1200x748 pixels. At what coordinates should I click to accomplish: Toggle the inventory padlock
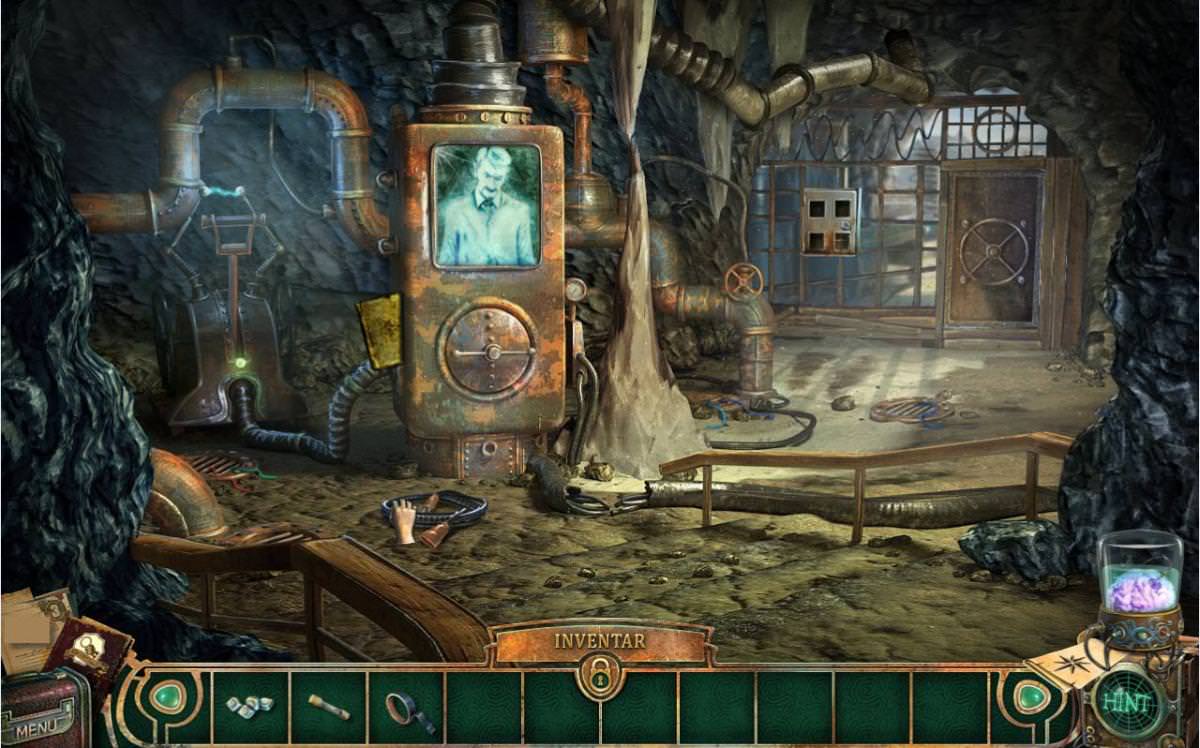click(600, 677)
